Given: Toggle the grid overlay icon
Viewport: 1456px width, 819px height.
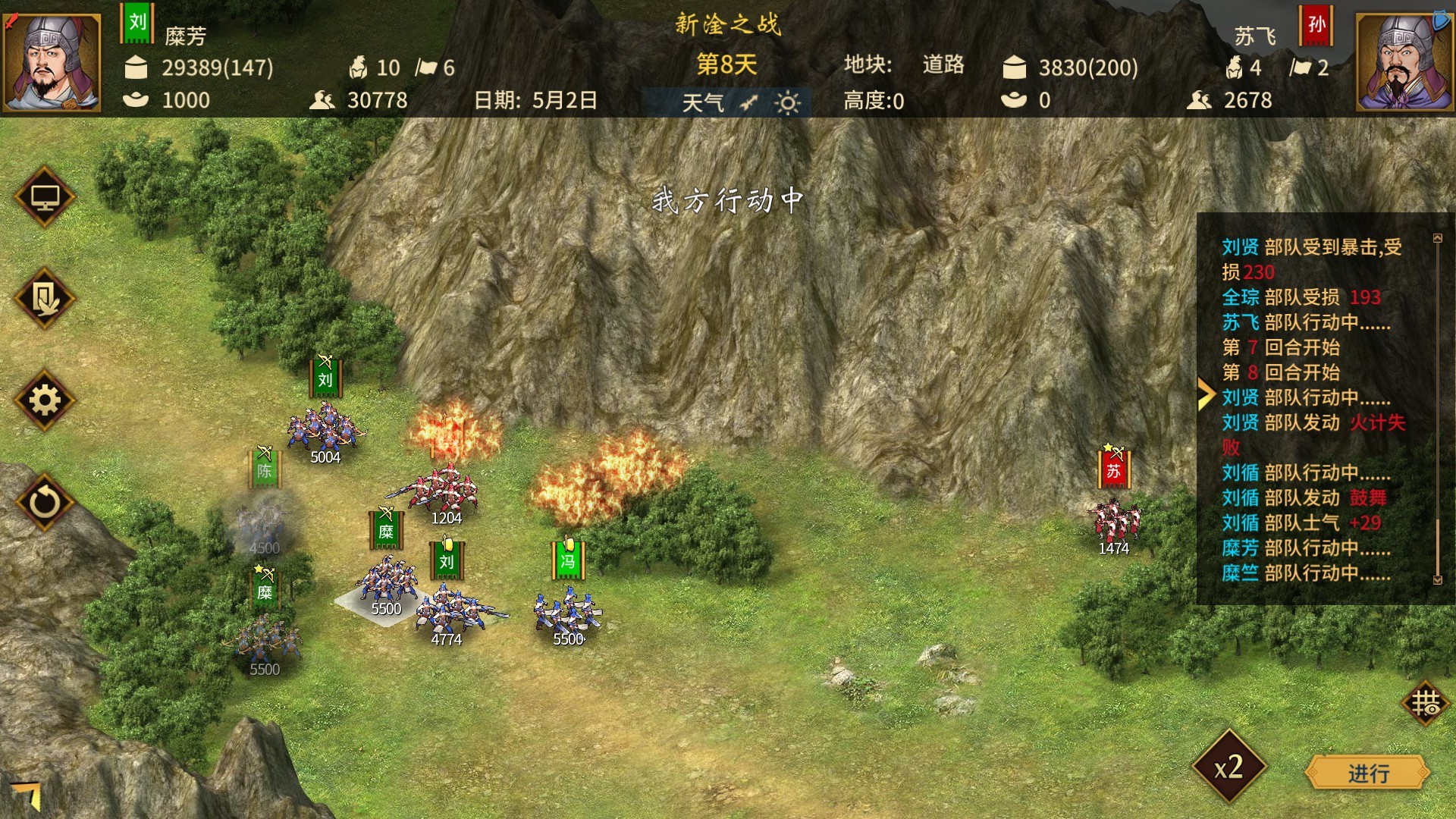Looking at the screenshot, I should pos(1425,703).
